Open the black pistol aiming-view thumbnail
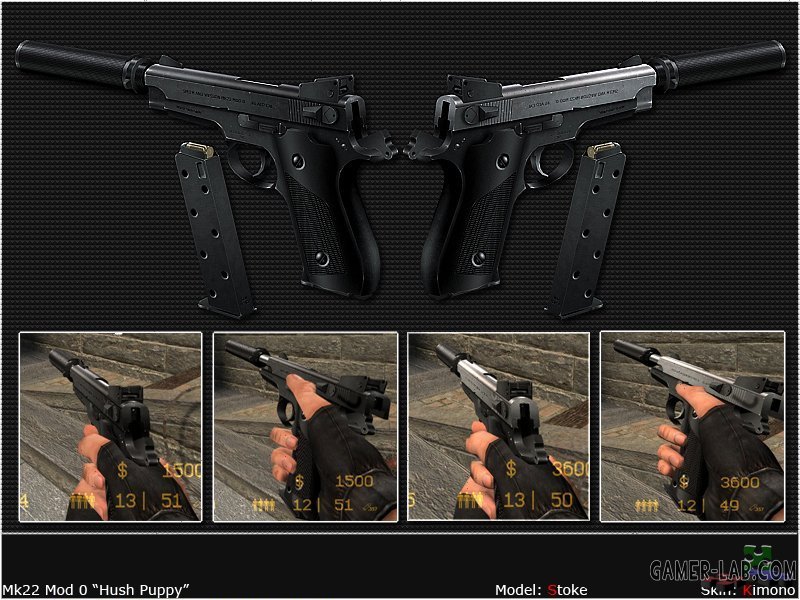This screenshot has height=600, width=800. coord(110,427)
